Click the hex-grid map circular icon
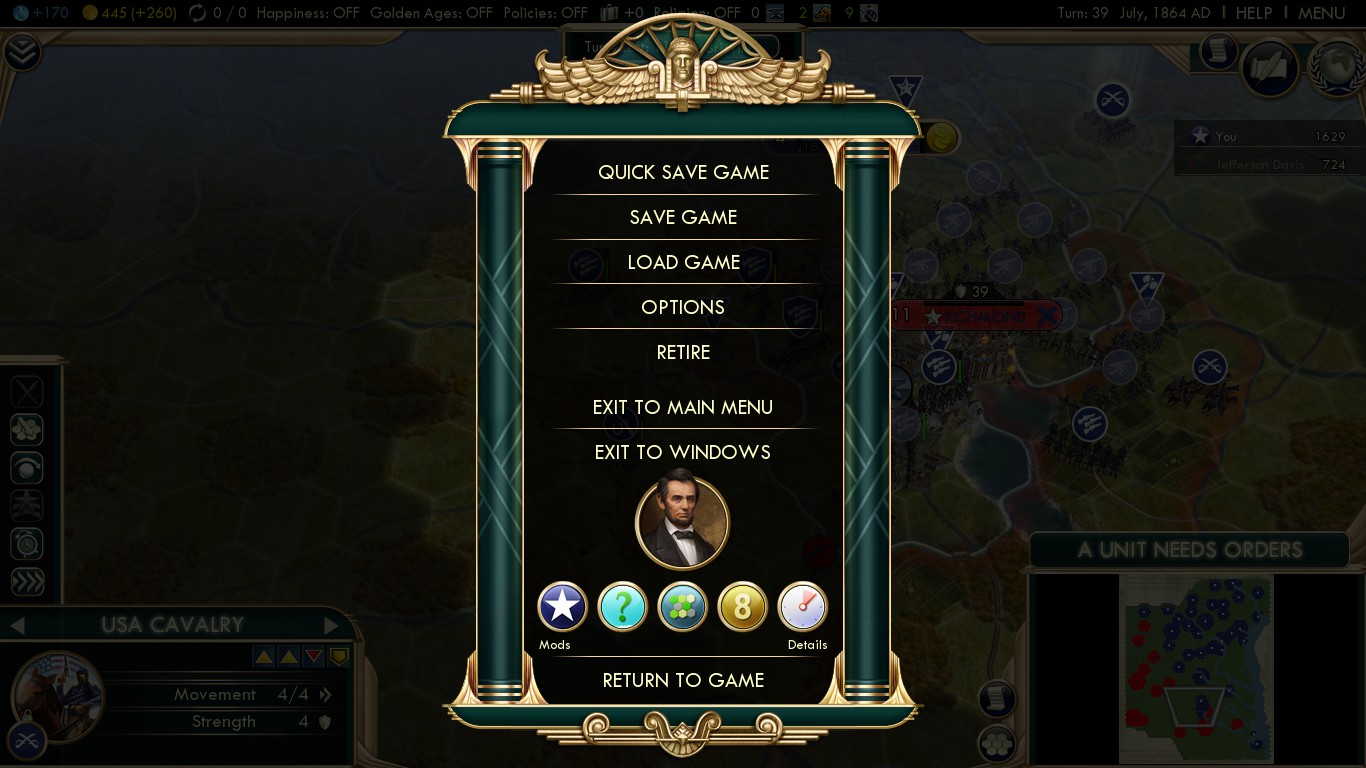Viewport: 1366px width, 768px height. (x=682, y=606)
